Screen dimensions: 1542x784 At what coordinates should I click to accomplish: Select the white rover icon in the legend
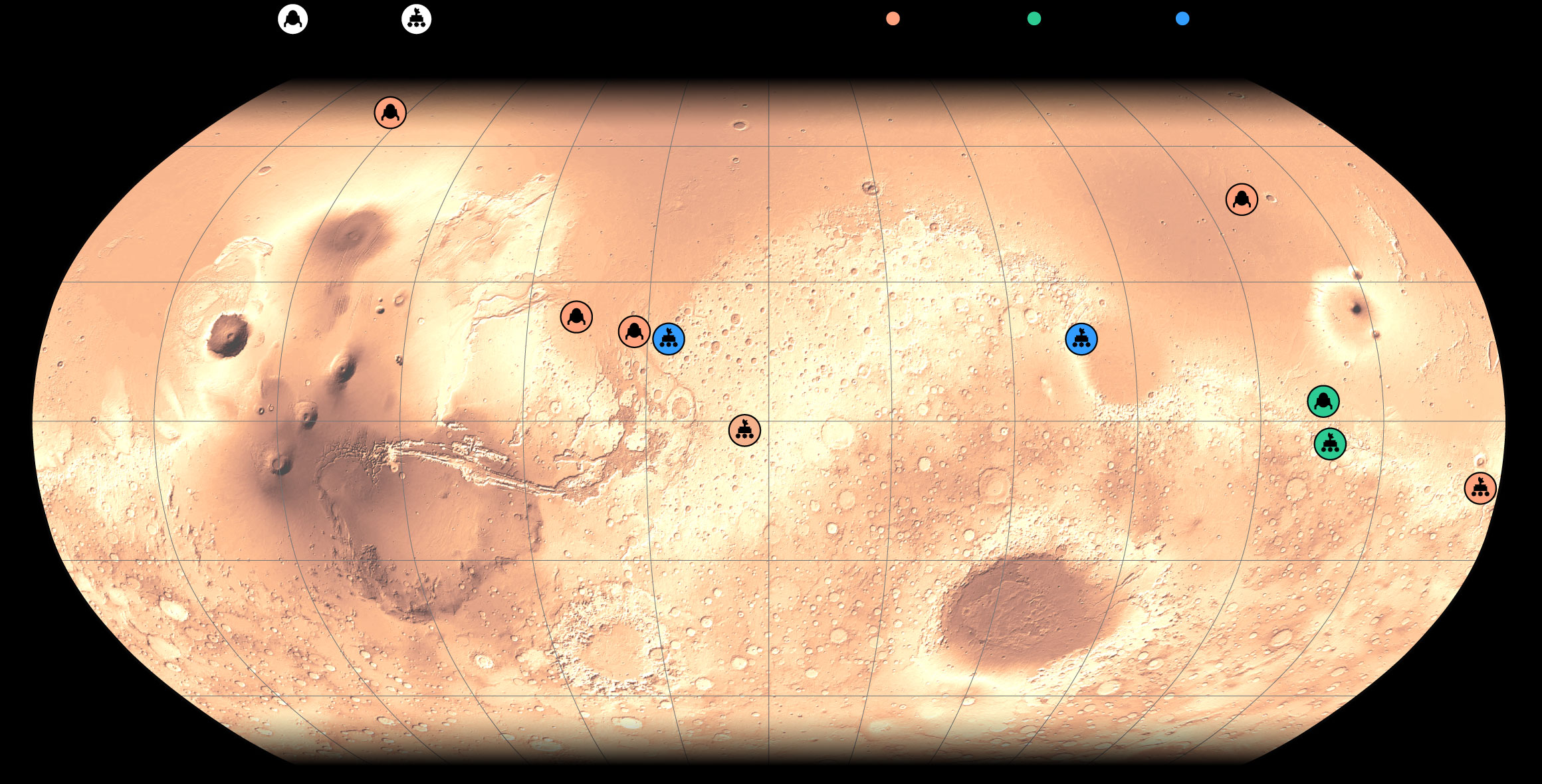click(x=416, y=19)
